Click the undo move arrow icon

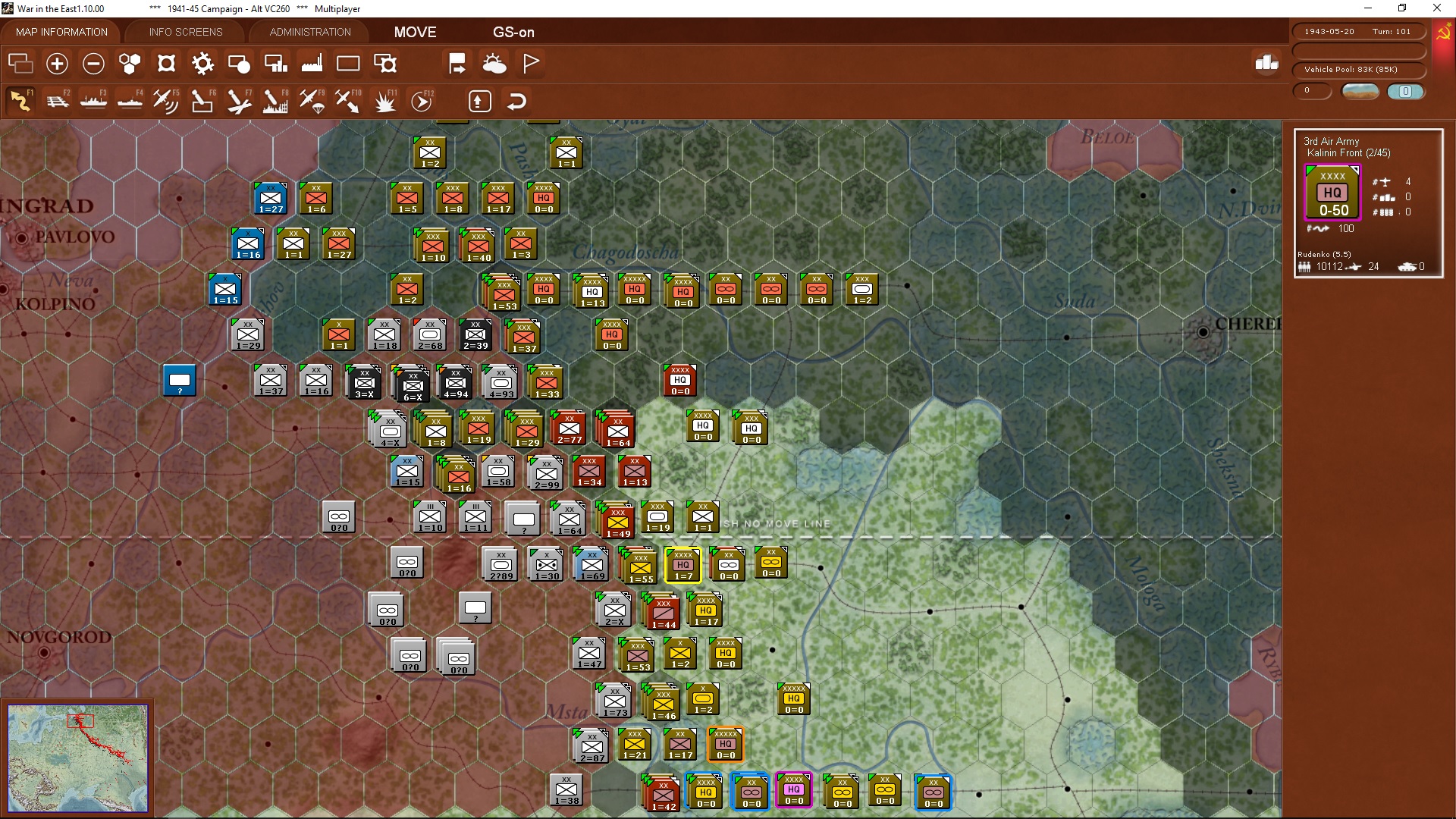click(x=516, y=100)
